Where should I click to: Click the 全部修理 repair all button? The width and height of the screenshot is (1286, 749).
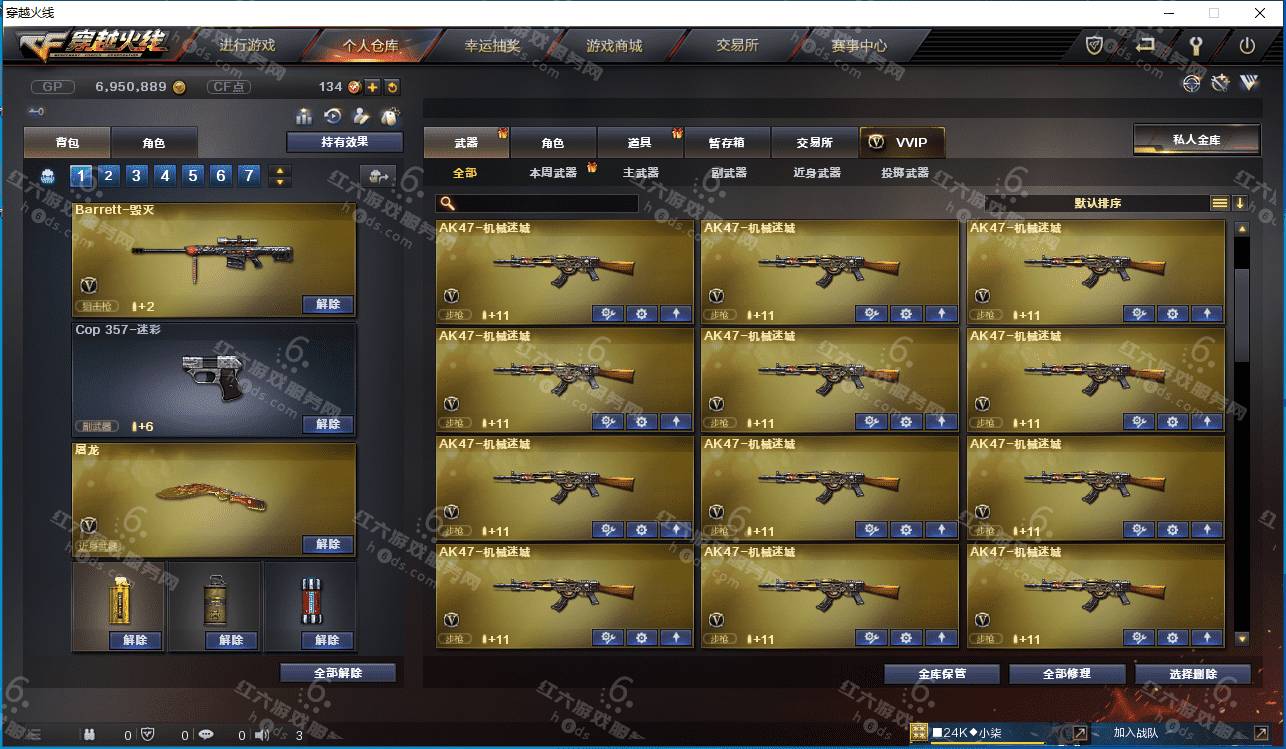[1066, 674]
